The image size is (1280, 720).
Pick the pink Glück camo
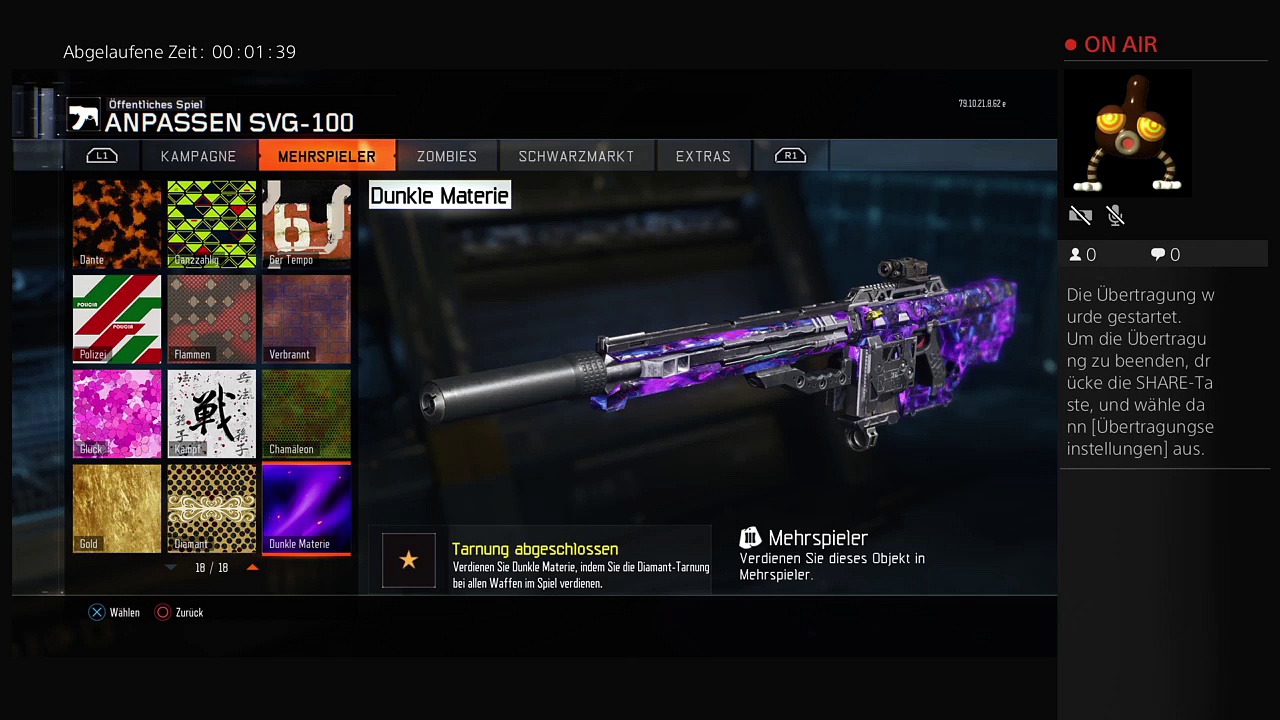(117, 414)
